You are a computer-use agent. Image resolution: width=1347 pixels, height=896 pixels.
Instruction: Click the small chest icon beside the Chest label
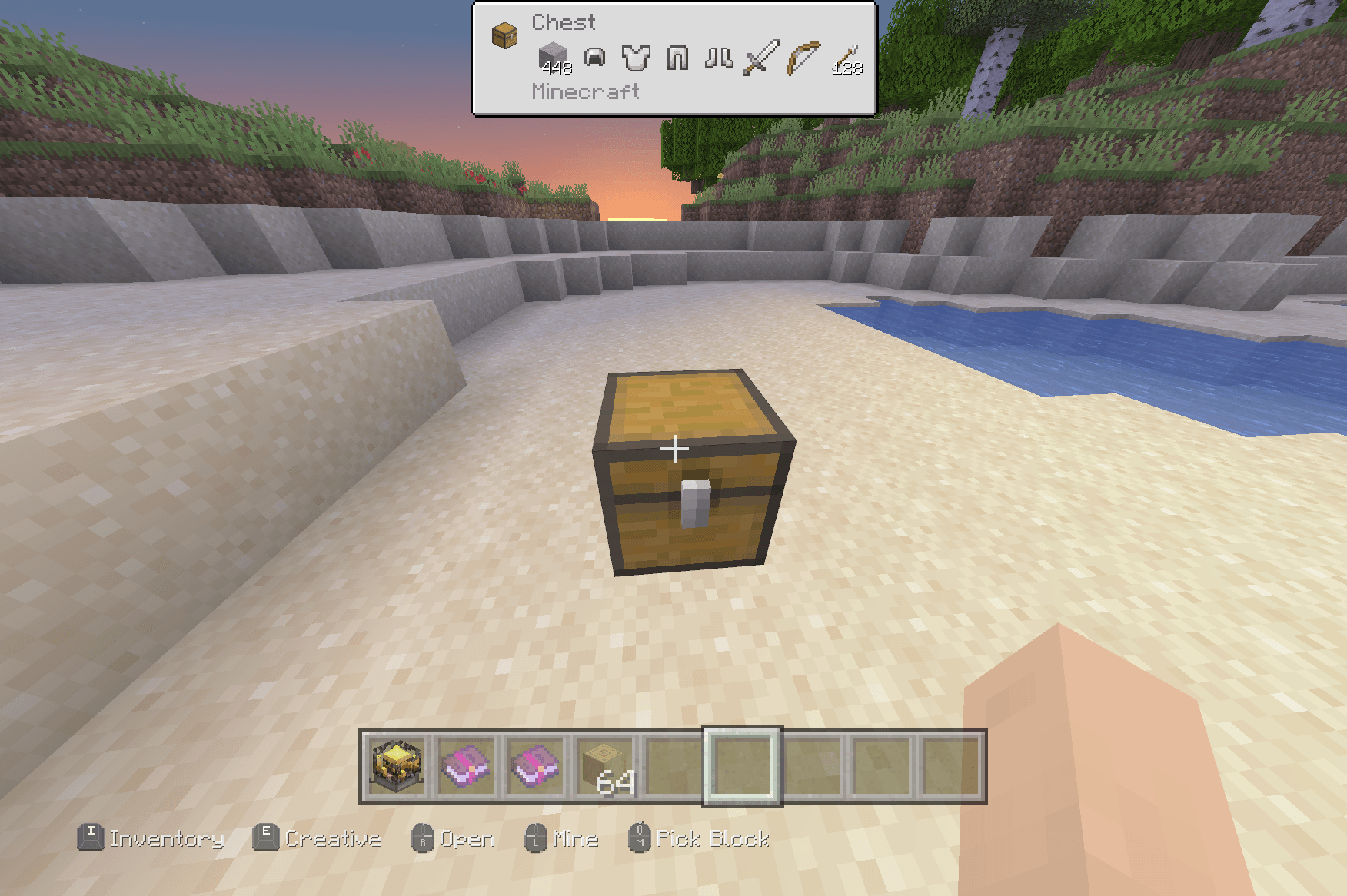click(504, 35)
